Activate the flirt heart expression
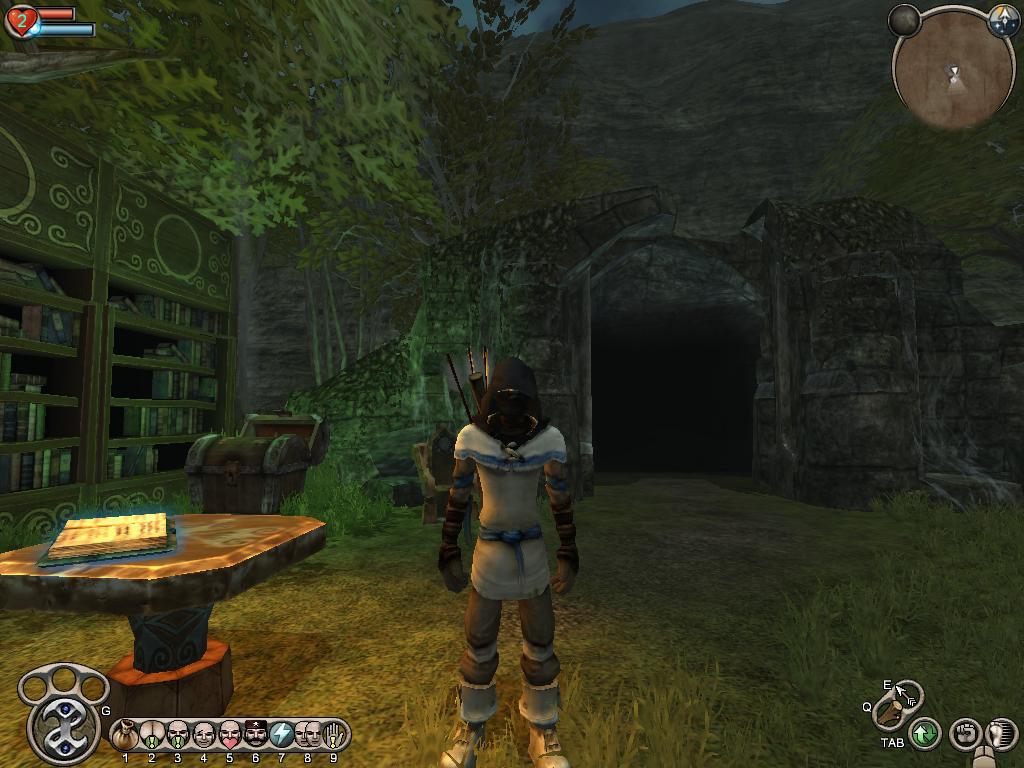 click(x=230, y=735)
